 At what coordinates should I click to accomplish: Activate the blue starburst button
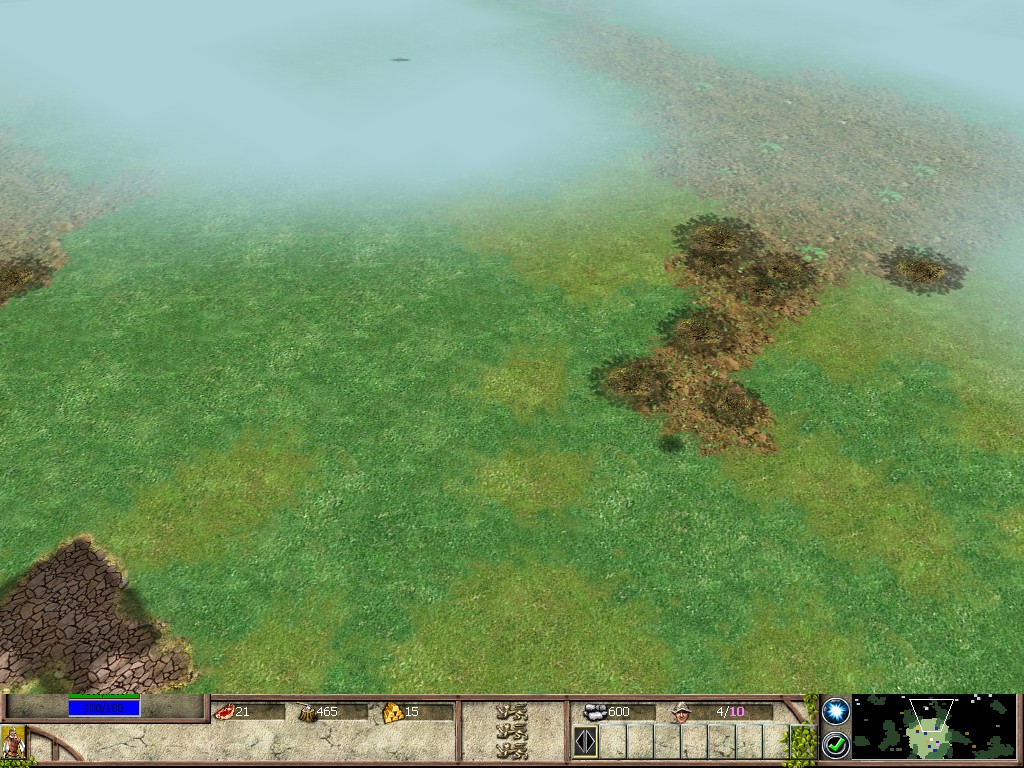click(836, 710)
